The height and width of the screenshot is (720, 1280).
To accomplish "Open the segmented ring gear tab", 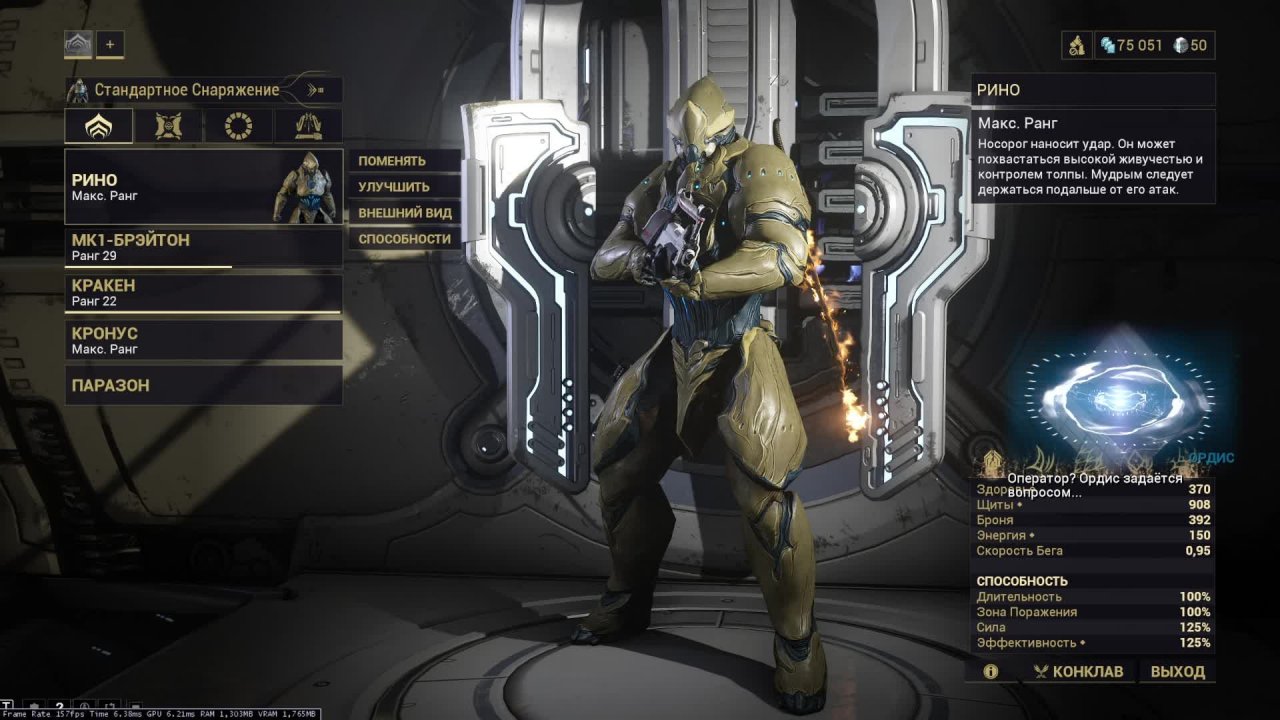I will 238,126.
